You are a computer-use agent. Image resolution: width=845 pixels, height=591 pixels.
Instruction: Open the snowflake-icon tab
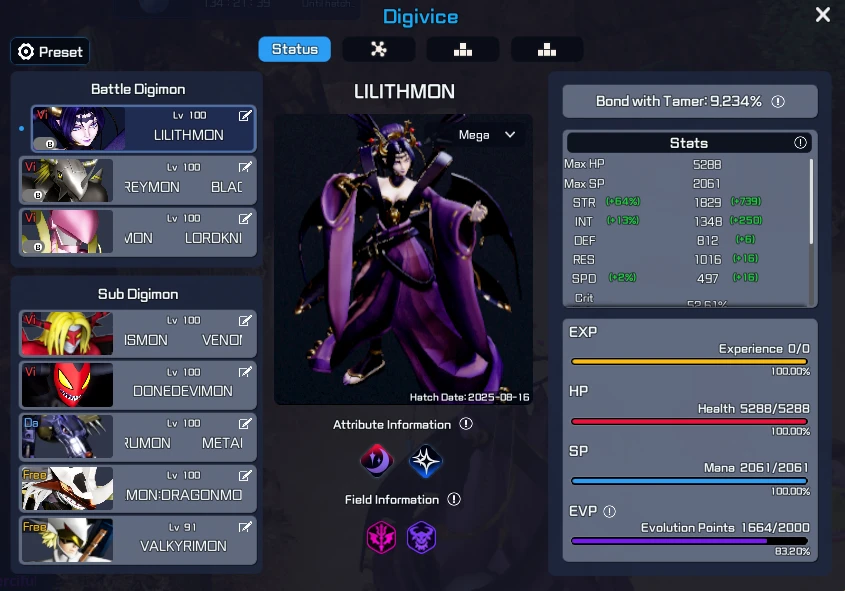379,49
